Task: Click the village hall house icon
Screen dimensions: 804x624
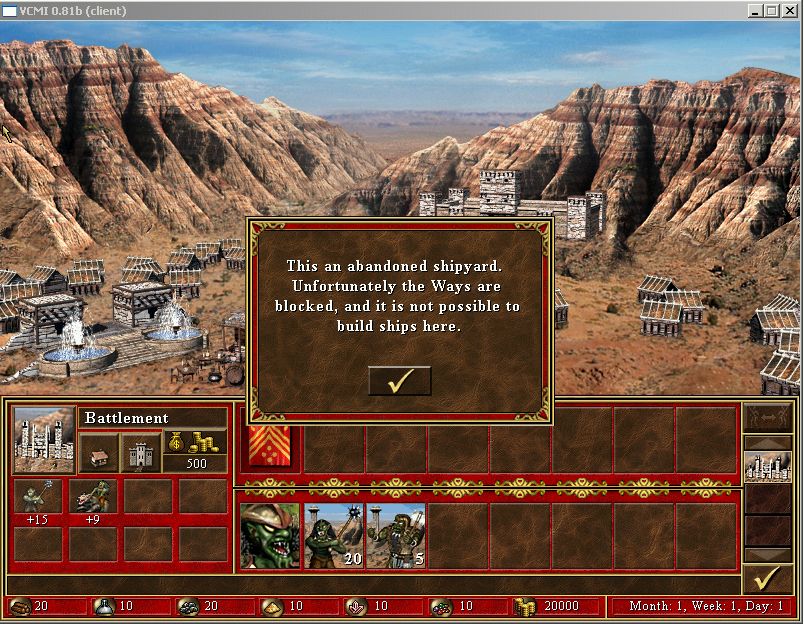Action: tap(98, 453)
